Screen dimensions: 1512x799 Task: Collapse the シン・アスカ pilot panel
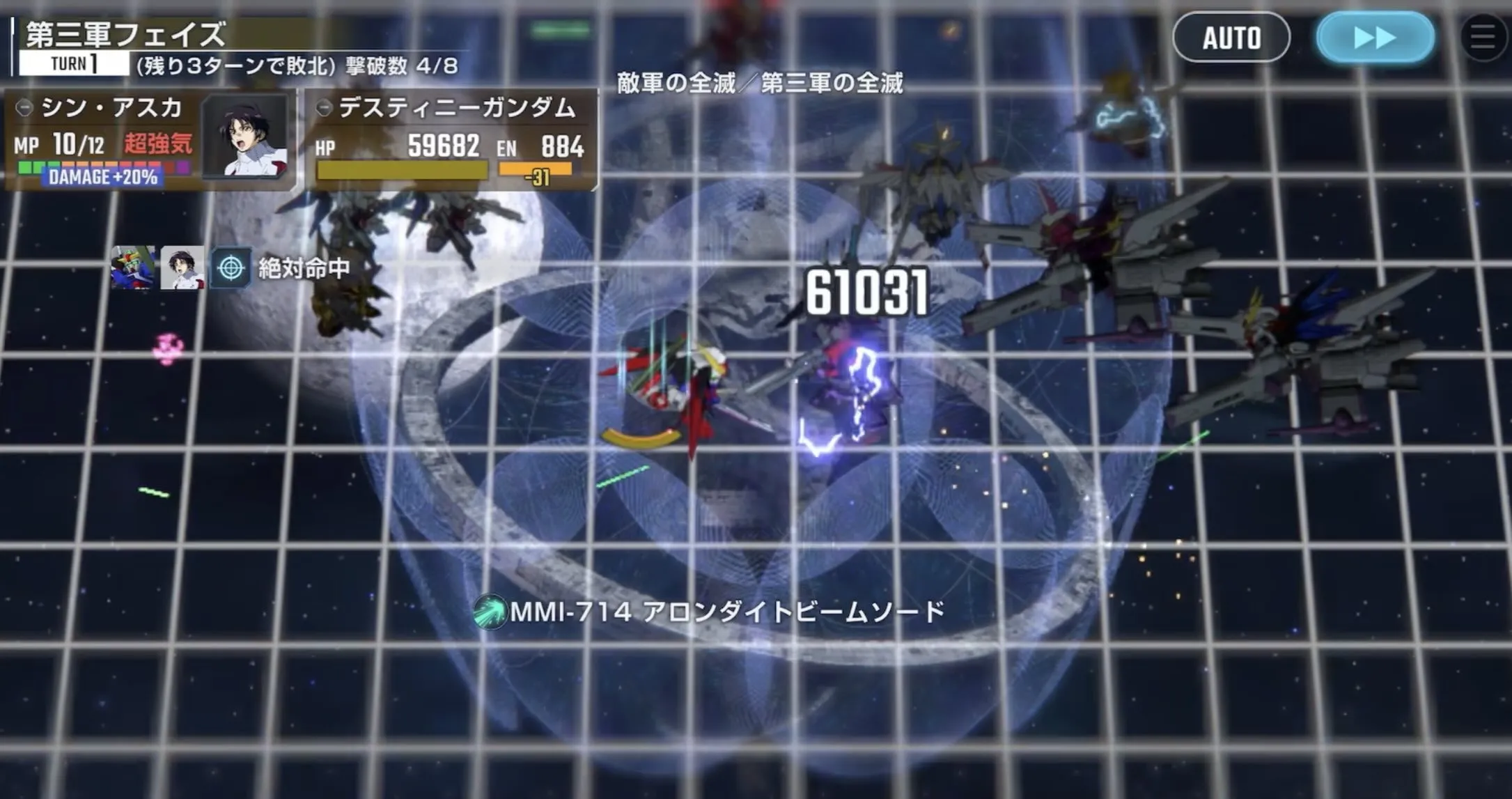click(26, 109)
